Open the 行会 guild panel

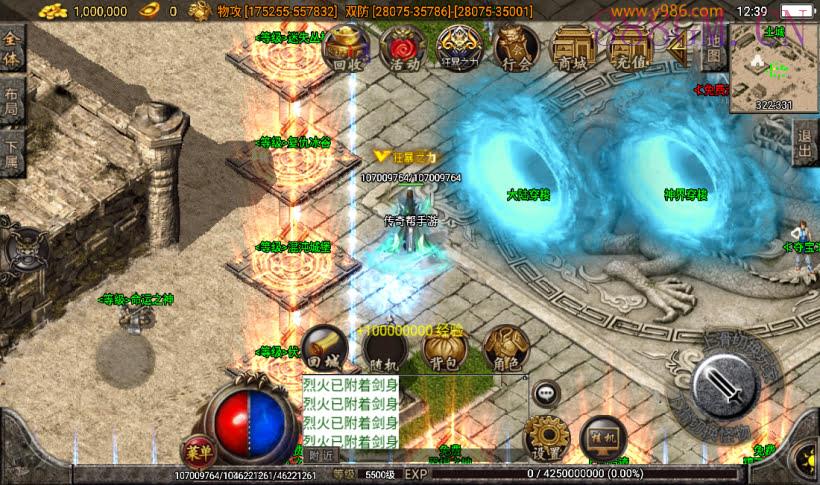[x=516, y=47]
